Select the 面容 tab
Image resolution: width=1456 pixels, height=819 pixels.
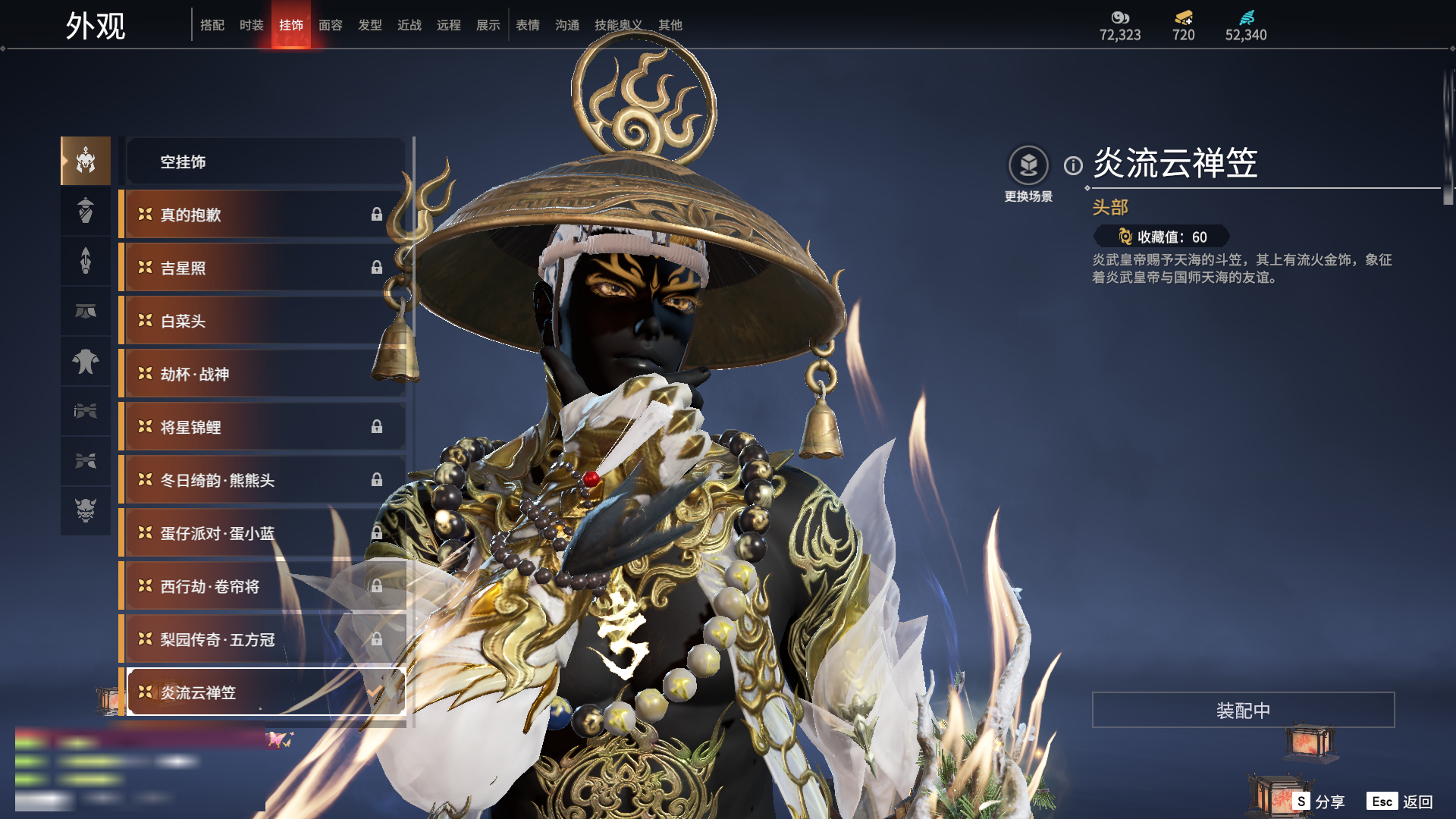(331, 25)
